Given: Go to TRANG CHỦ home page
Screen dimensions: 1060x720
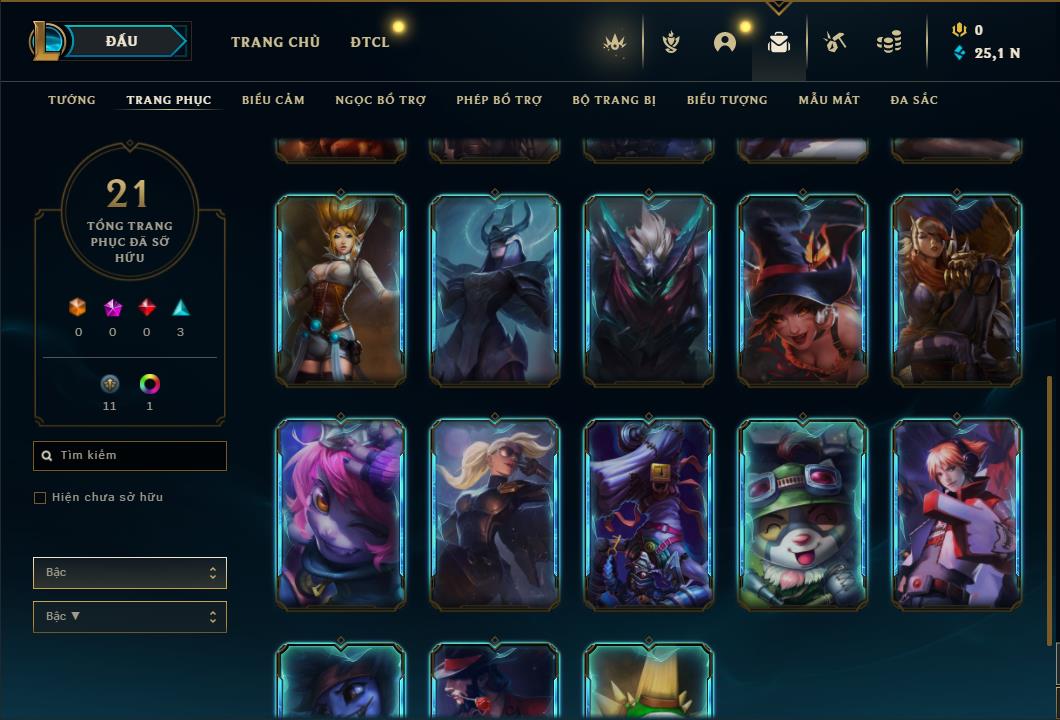Looking at the screenshot, I should (x=275, y=42).
